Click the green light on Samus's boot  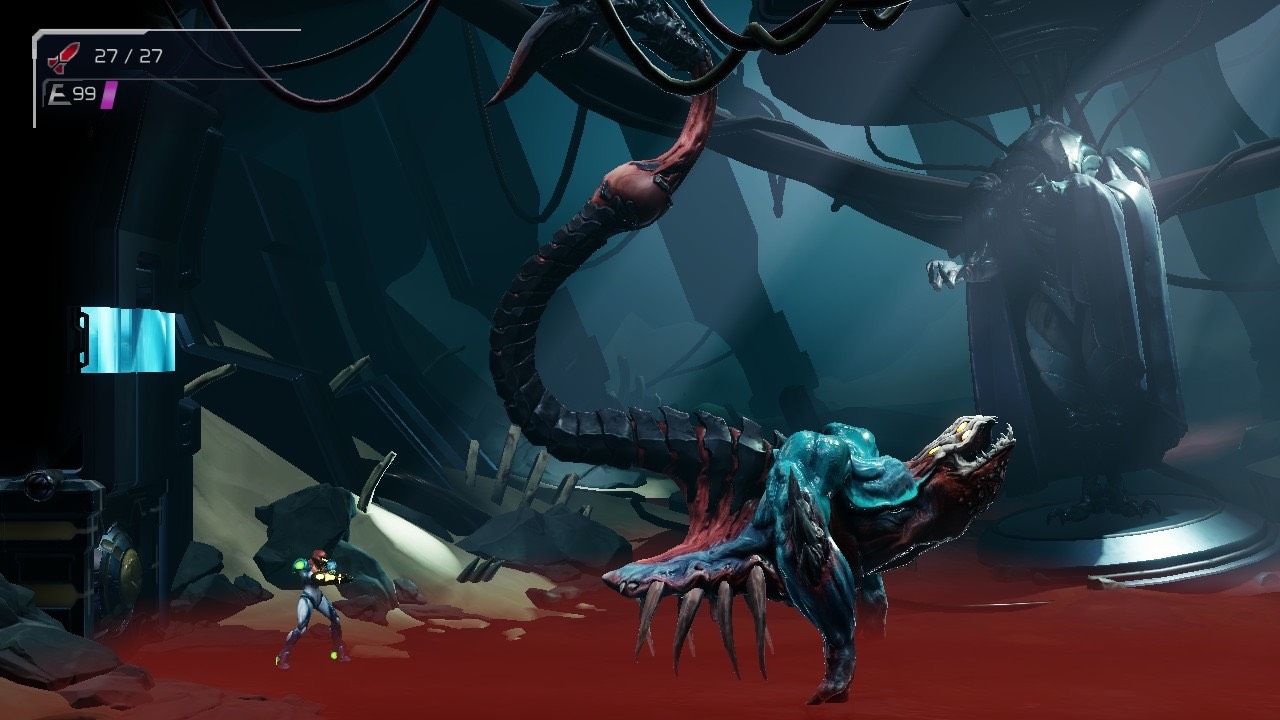pyautogui.click(x=333, y=653)
